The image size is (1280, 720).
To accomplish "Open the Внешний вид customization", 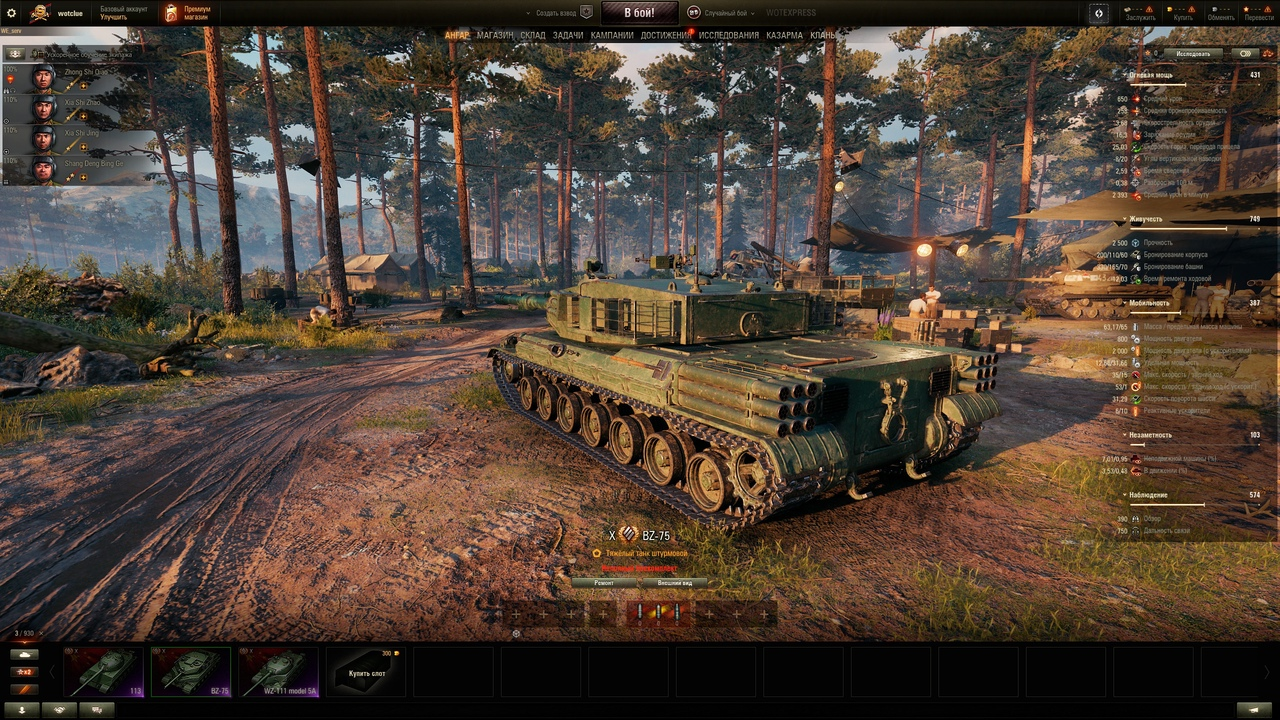I will [x=674, y=582].
